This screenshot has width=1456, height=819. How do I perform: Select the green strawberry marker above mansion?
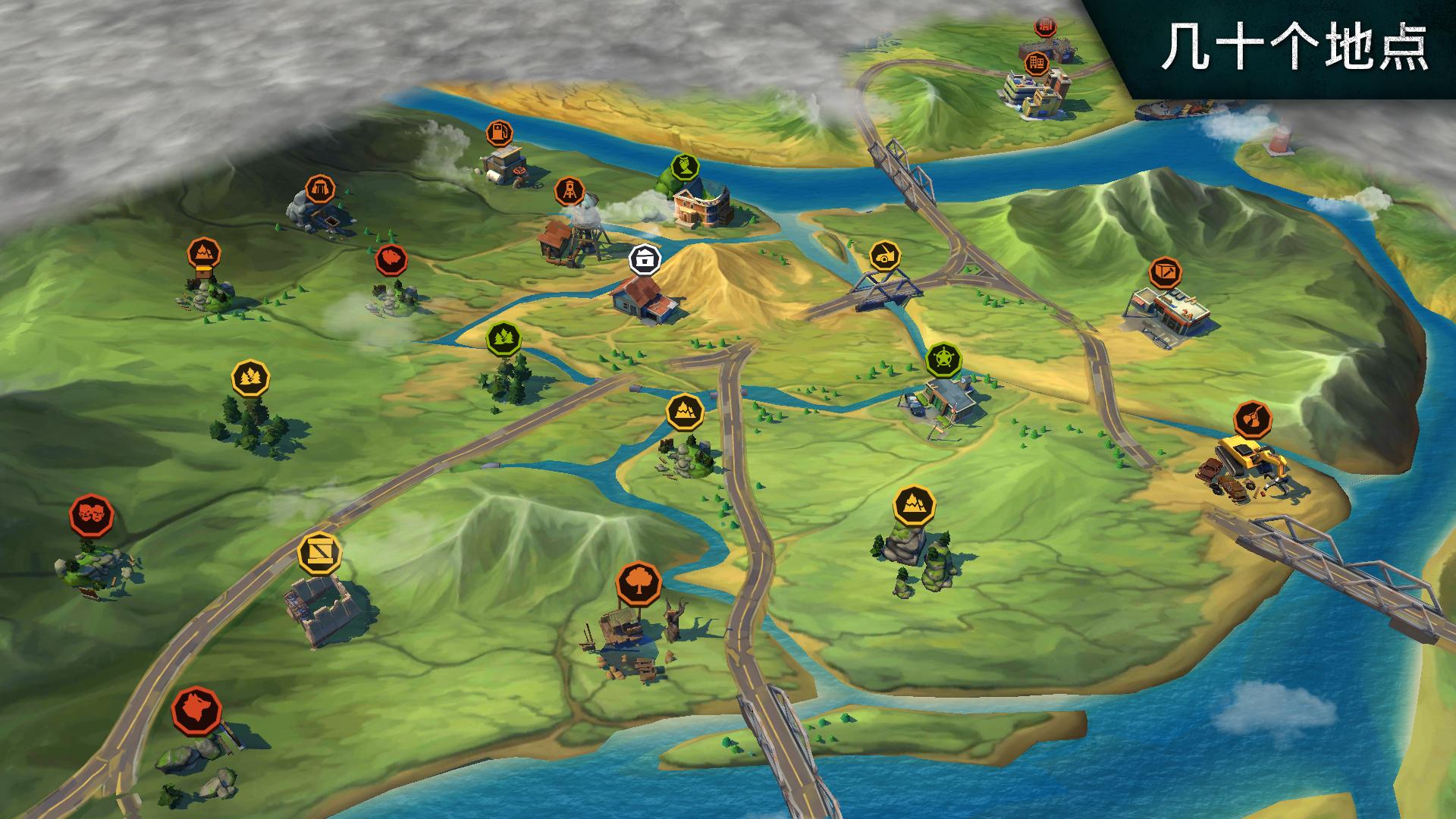685,168
